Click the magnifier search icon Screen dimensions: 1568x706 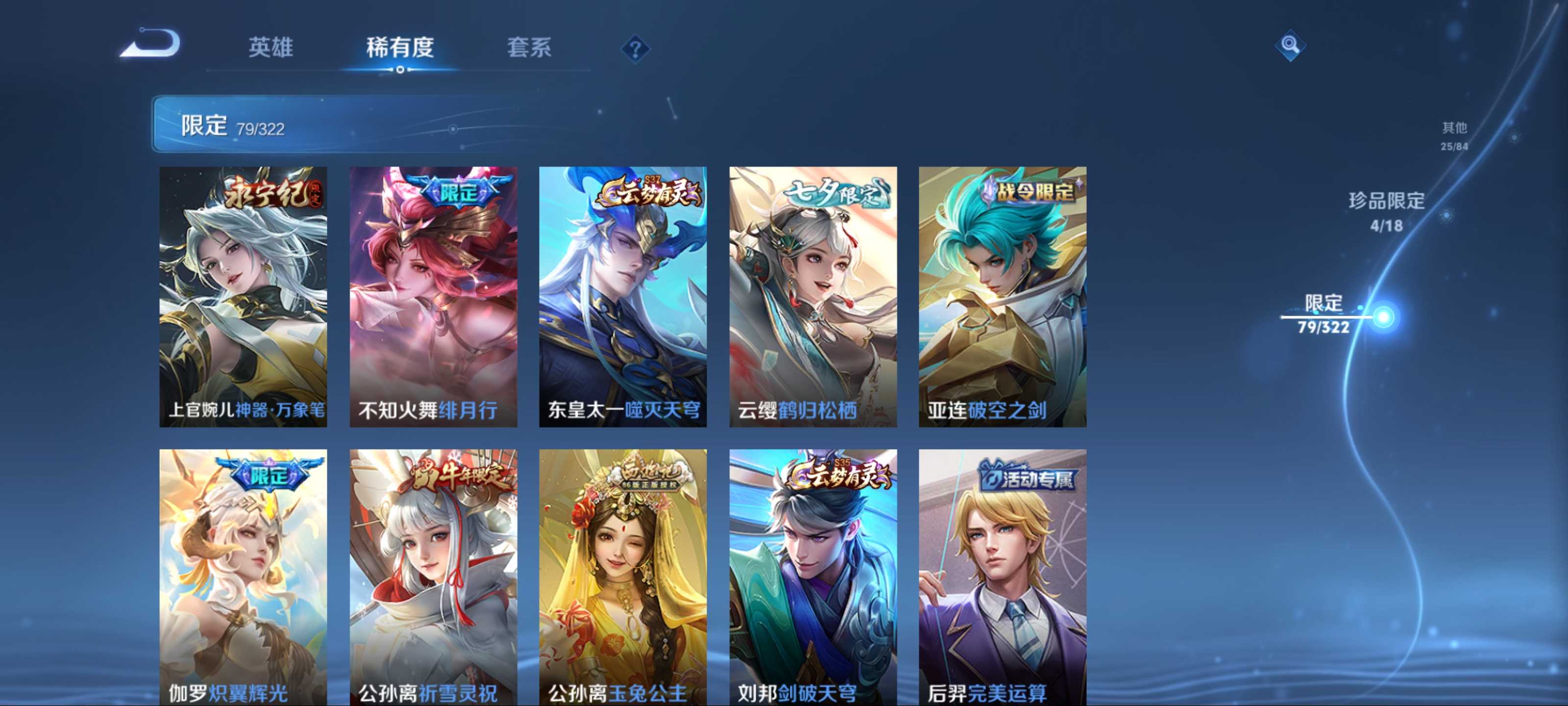[1289, 45]
